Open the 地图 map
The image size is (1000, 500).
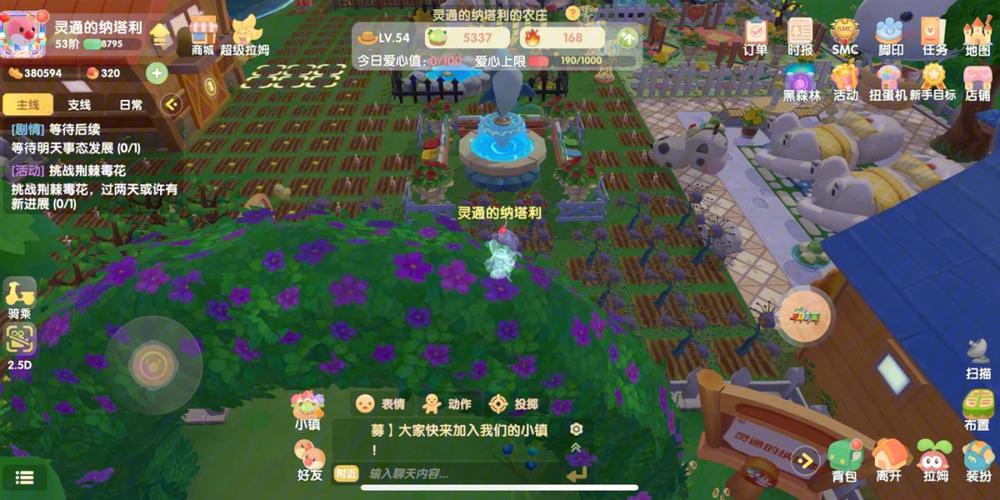977,35
